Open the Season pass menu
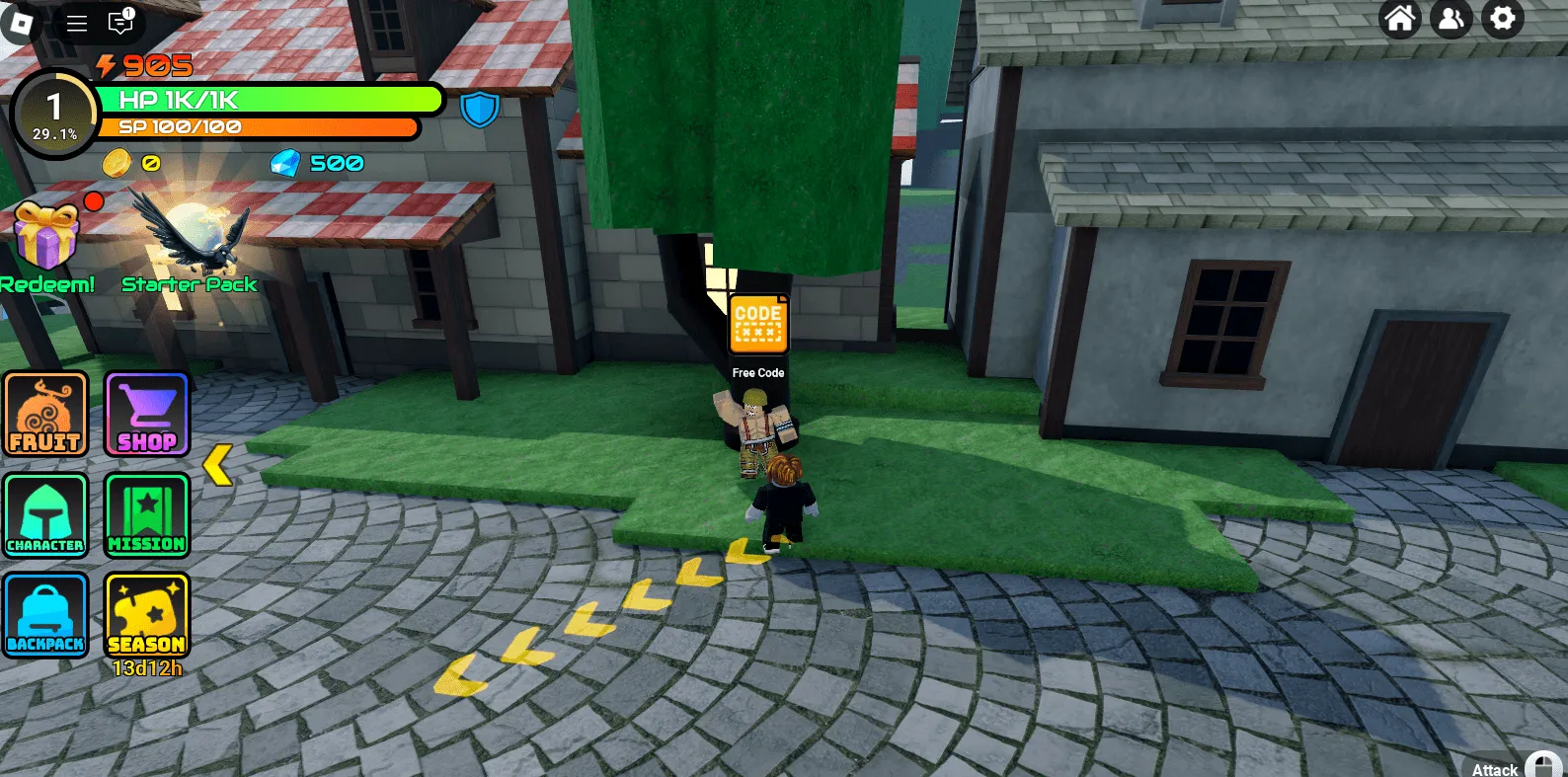Image resolution: width=1568 pixels, height=777 pixels. tap(146, 614)
